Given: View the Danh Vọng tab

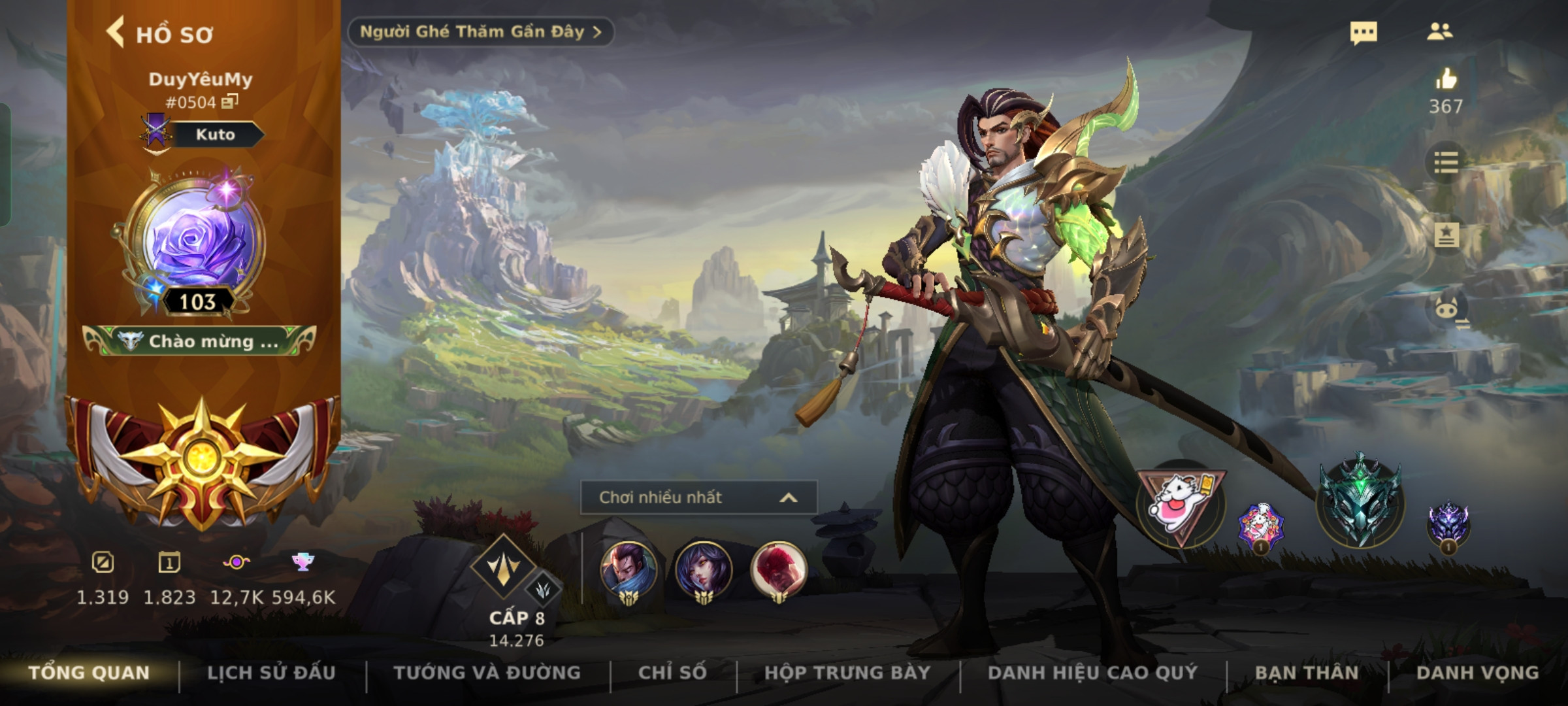Looking at the screenshot, I should click(1477, 673).
